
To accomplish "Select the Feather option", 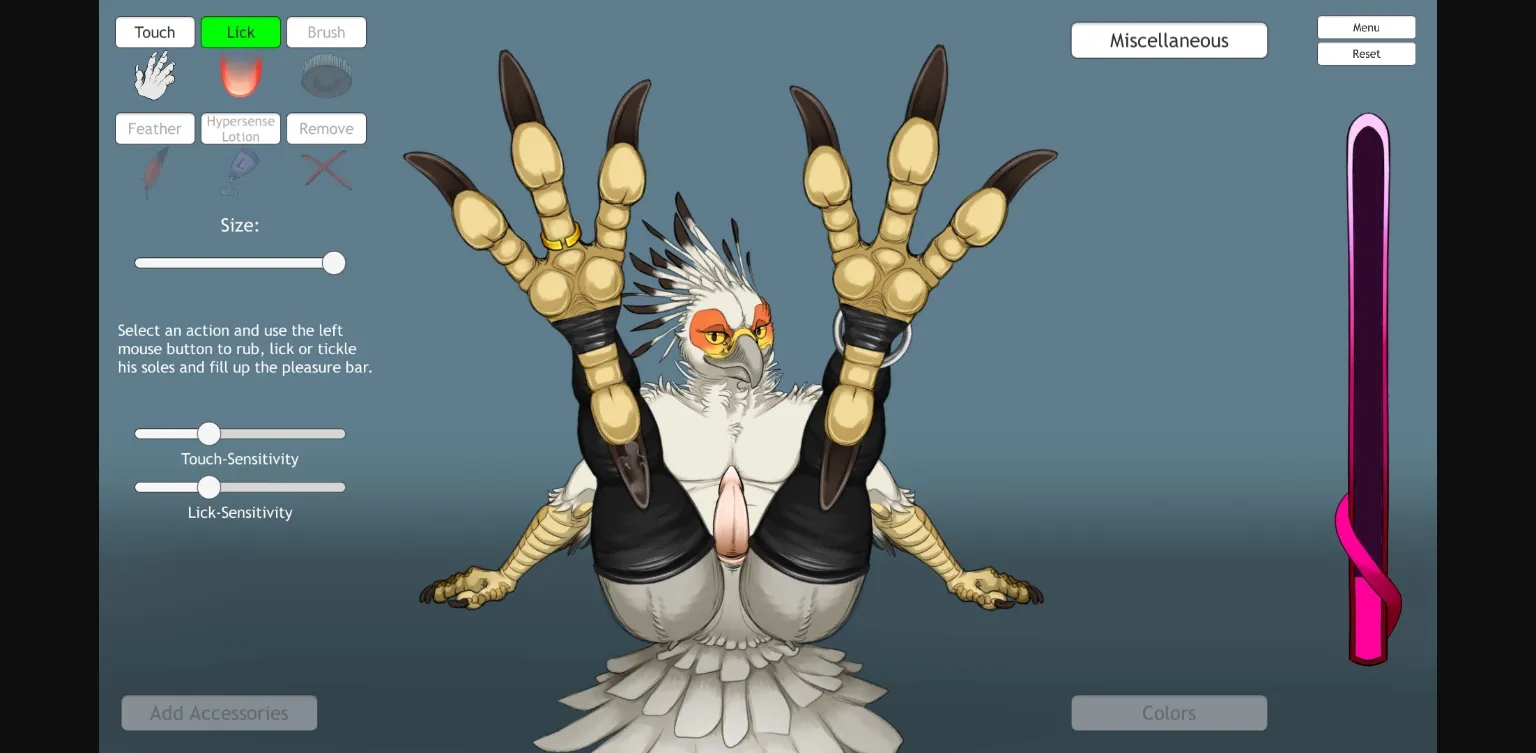I will (154, 128).
